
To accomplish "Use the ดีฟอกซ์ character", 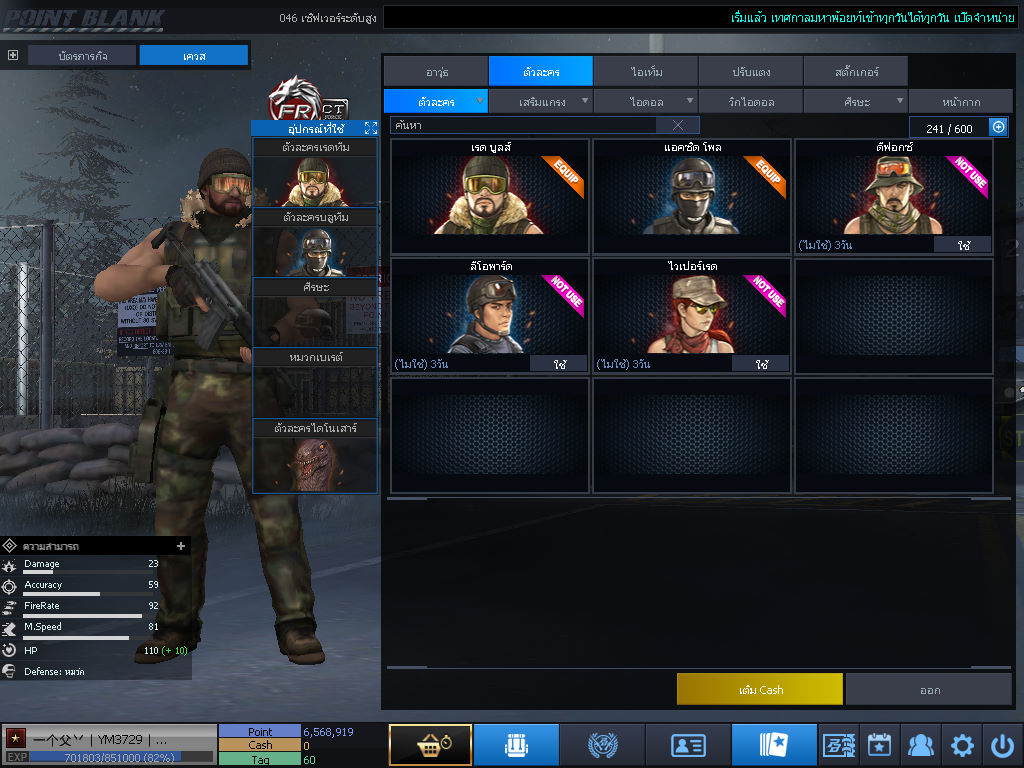I will coord(963,245).
